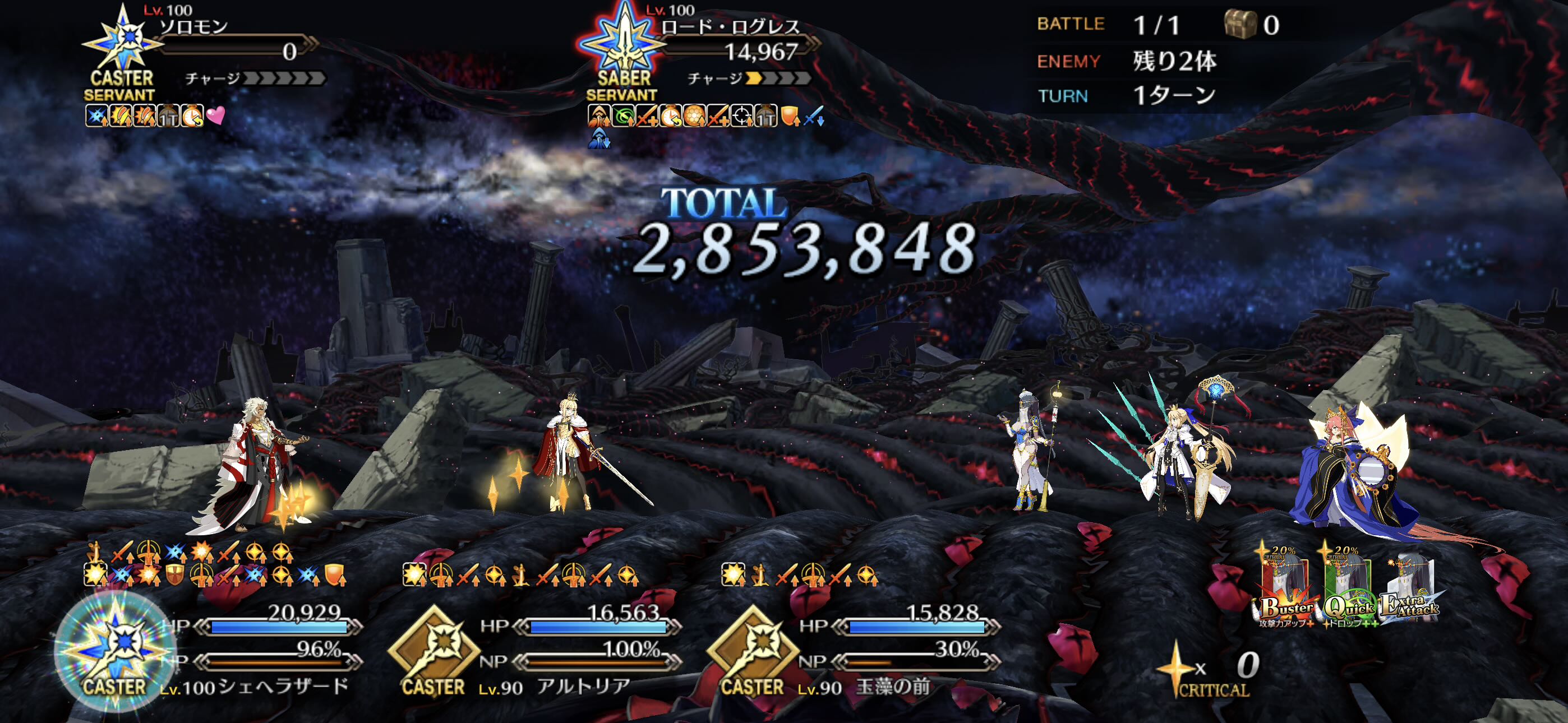Select Artoria's Caster class icon
Screen dimensions: 1568x723
pos(433,652)
